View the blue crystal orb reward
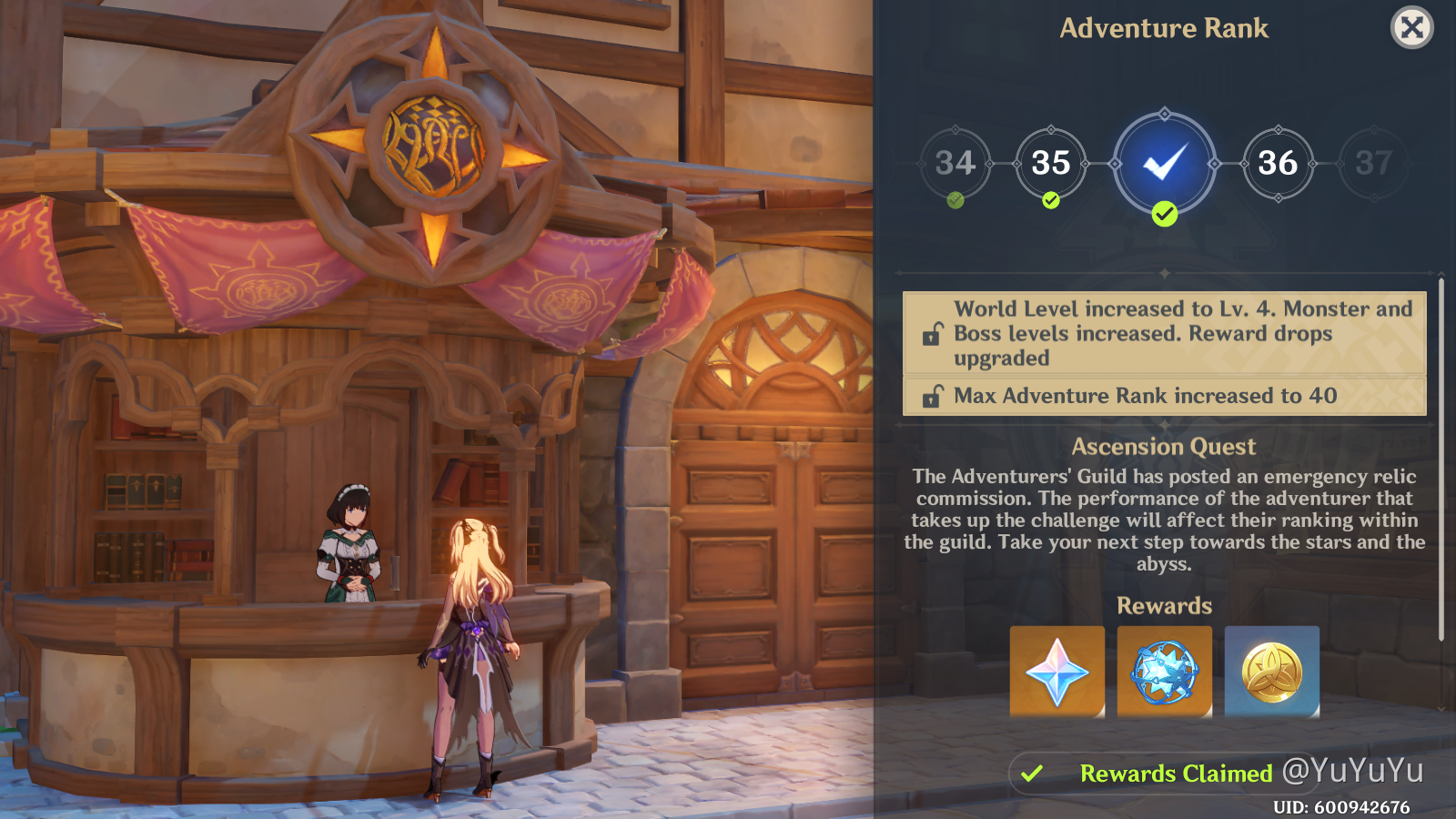The image size is (1456, 819). point(1164,672)
